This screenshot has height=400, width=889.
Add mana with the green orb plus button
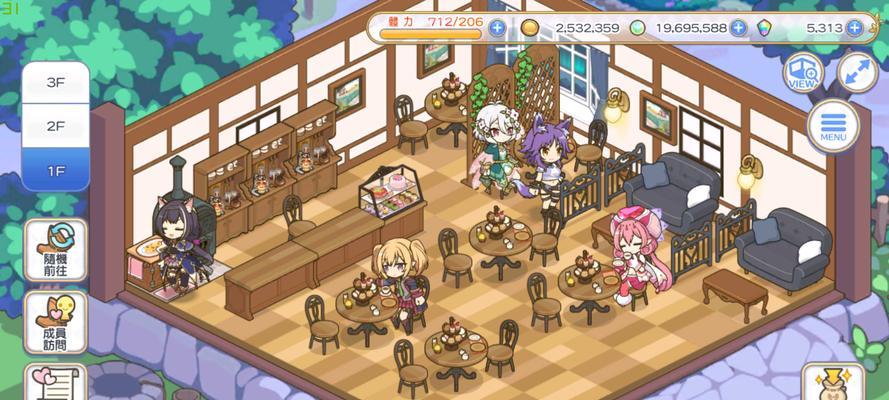point(738,27)
